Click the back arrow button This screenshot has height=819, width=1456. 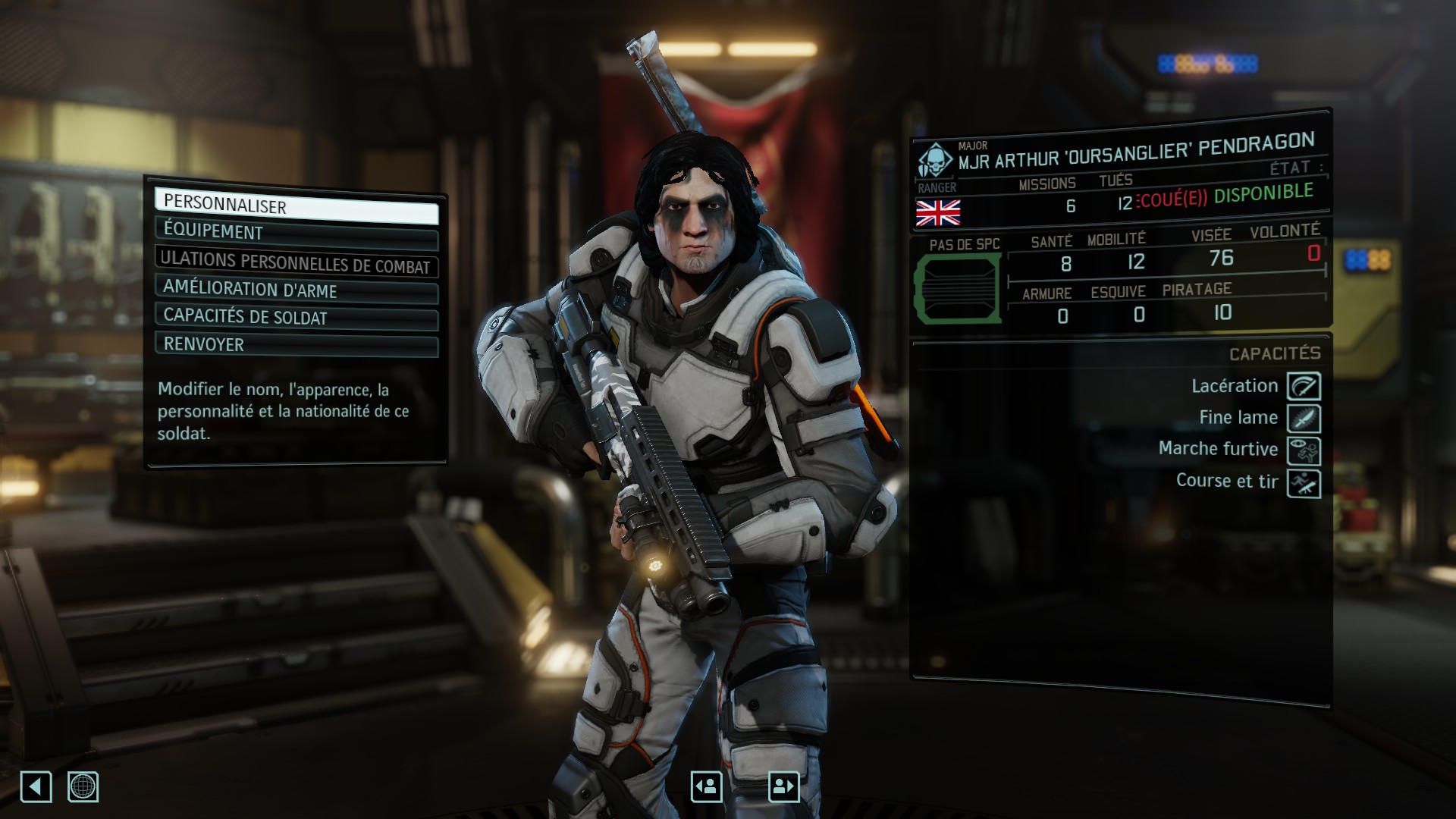(36, 786)
